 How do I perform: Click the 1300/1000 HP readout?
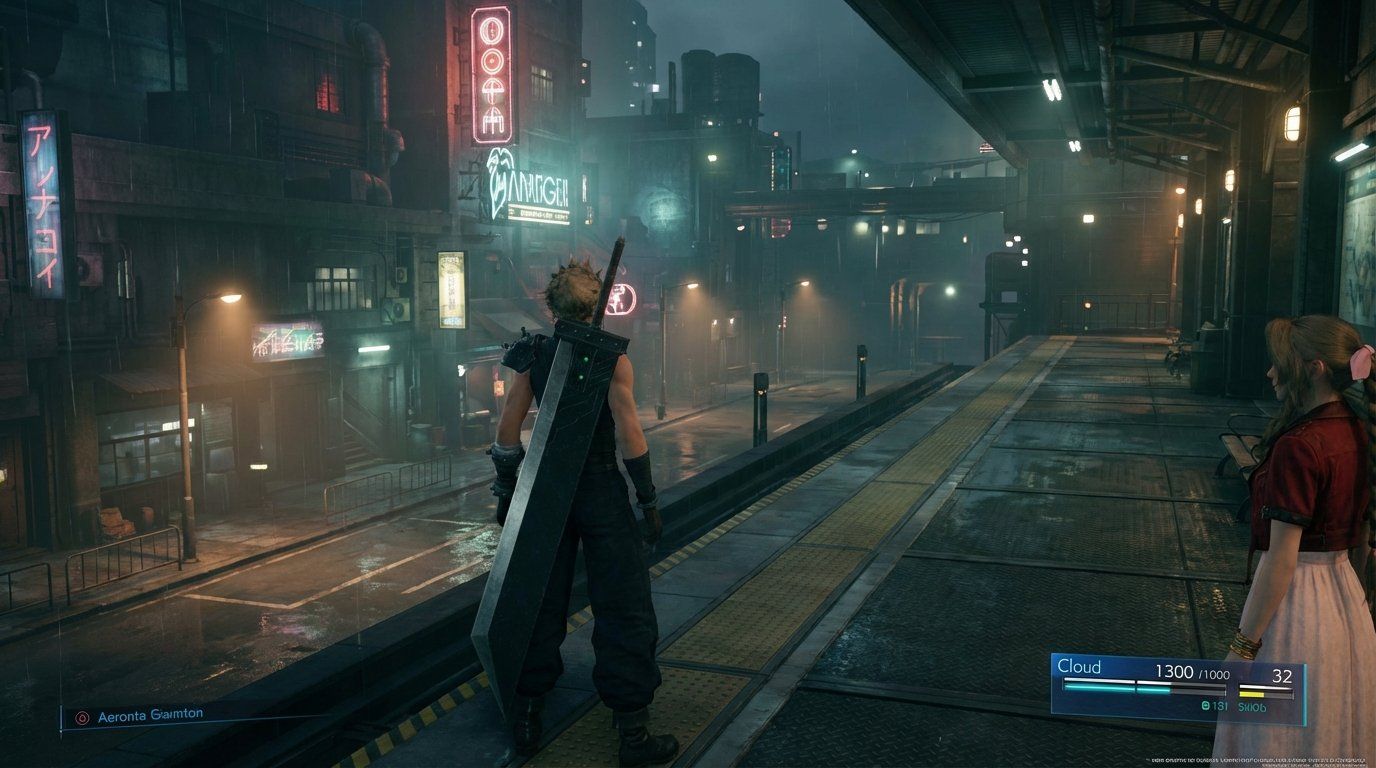(1191, 672)
